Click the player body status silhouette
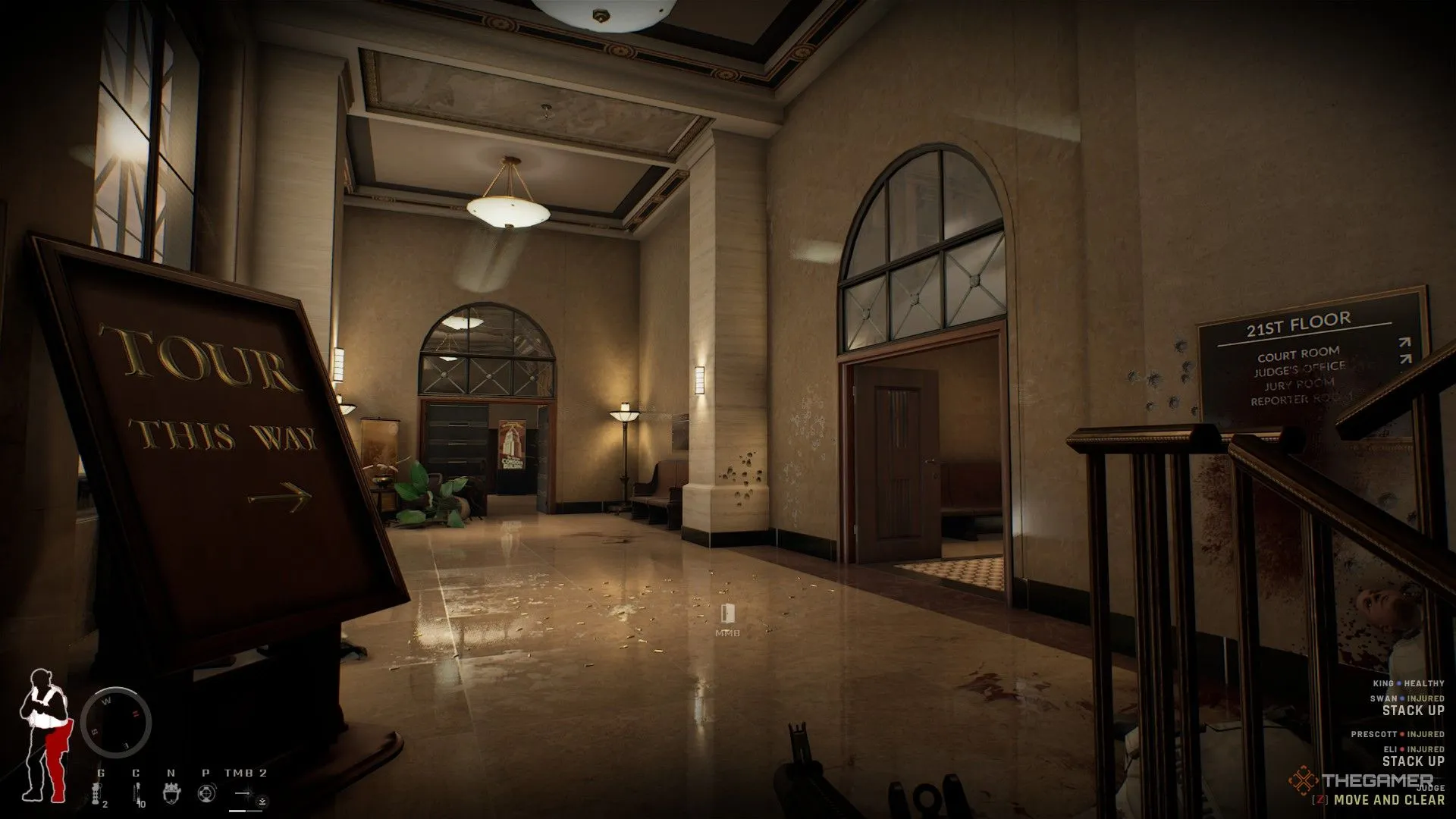The width and height of the screenshot is (1456, 819). point(44,736)
